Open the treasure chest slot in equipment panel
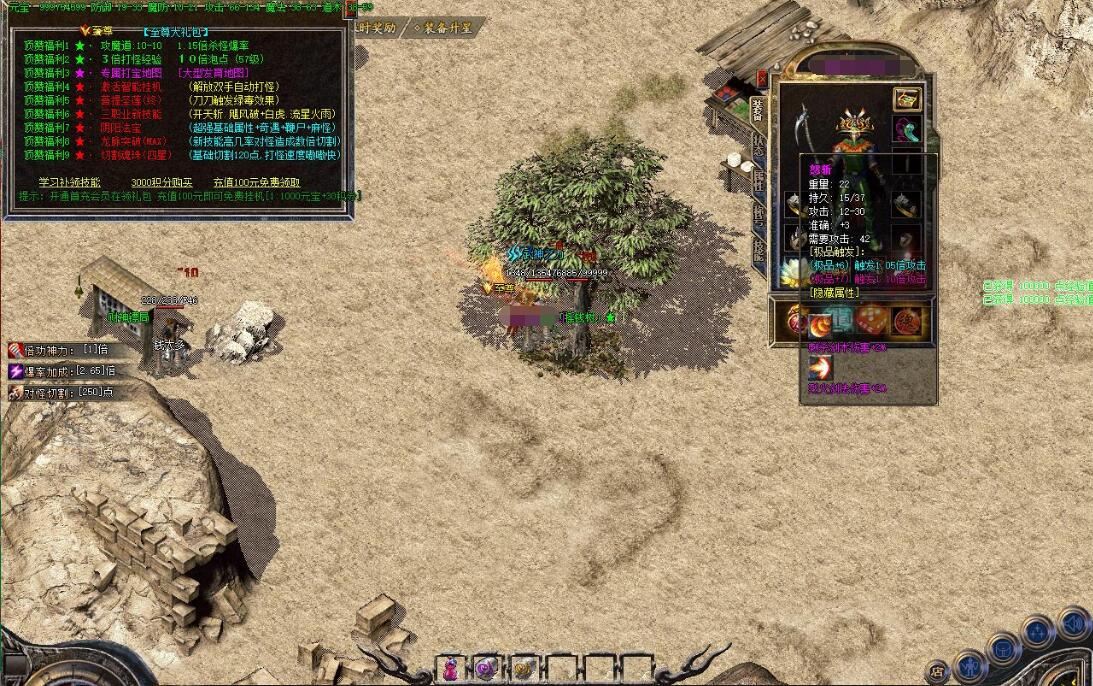 (x=907, y=98)
